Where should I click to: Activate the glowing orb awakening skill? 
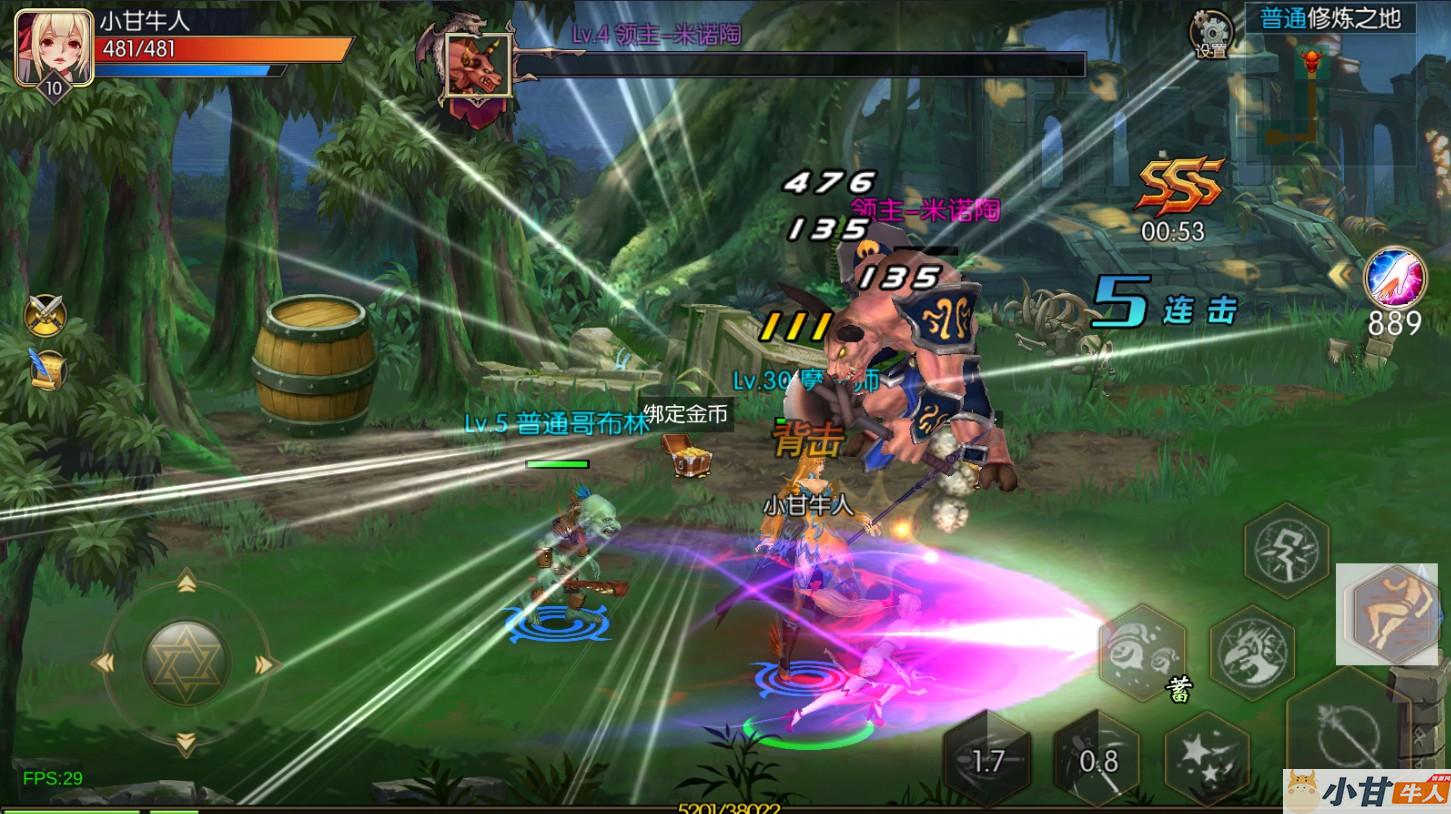point(1395,276)
